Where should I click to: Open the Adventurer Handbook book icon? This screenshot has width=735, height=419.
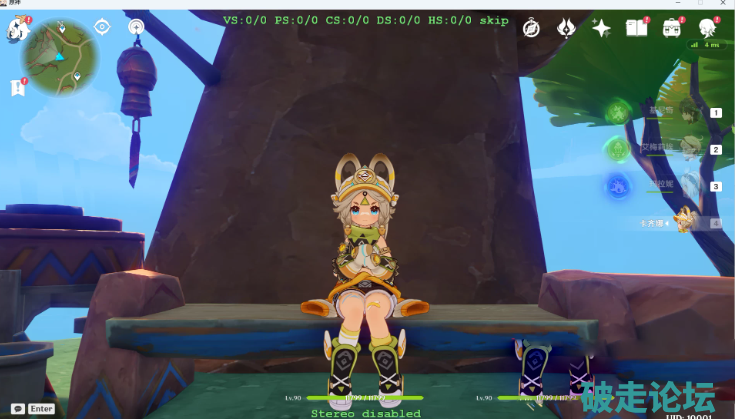pos(637,28)
